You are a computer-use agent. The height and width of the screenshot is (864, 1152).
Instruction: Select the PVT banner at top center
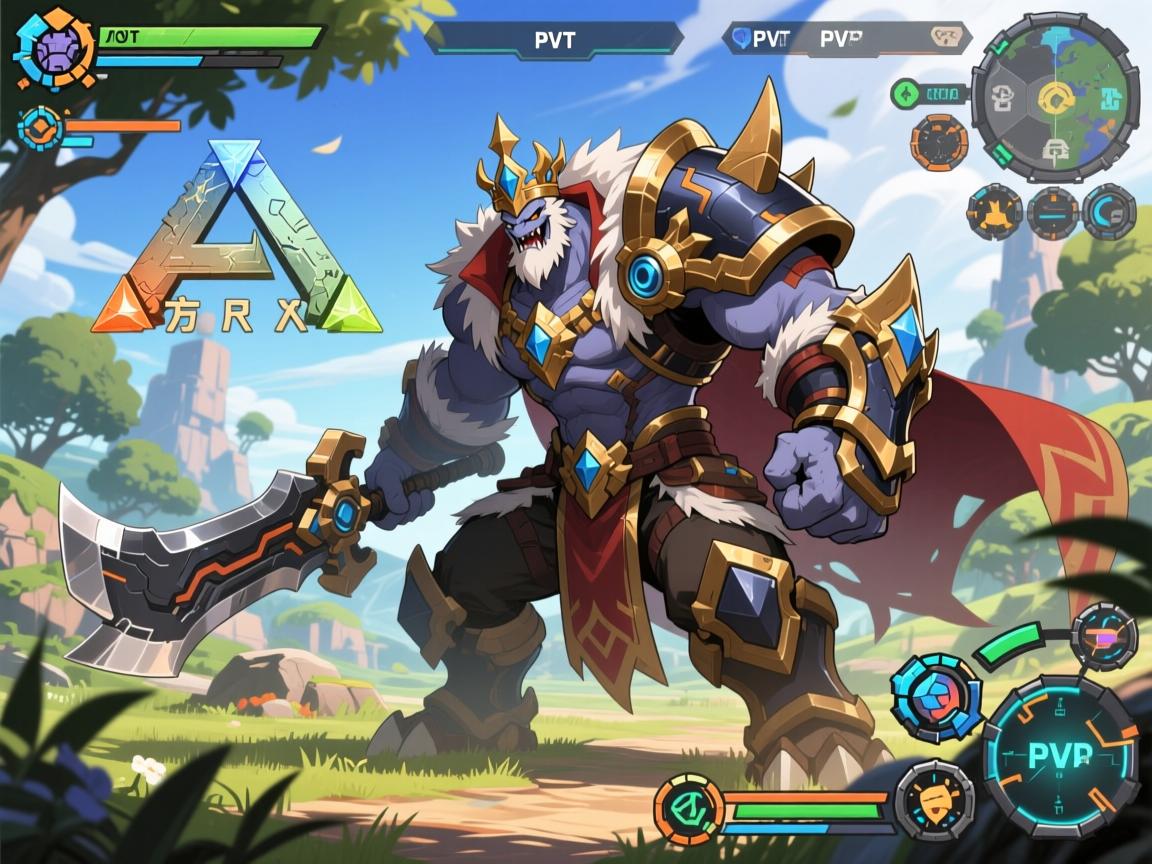coord(554,39)
